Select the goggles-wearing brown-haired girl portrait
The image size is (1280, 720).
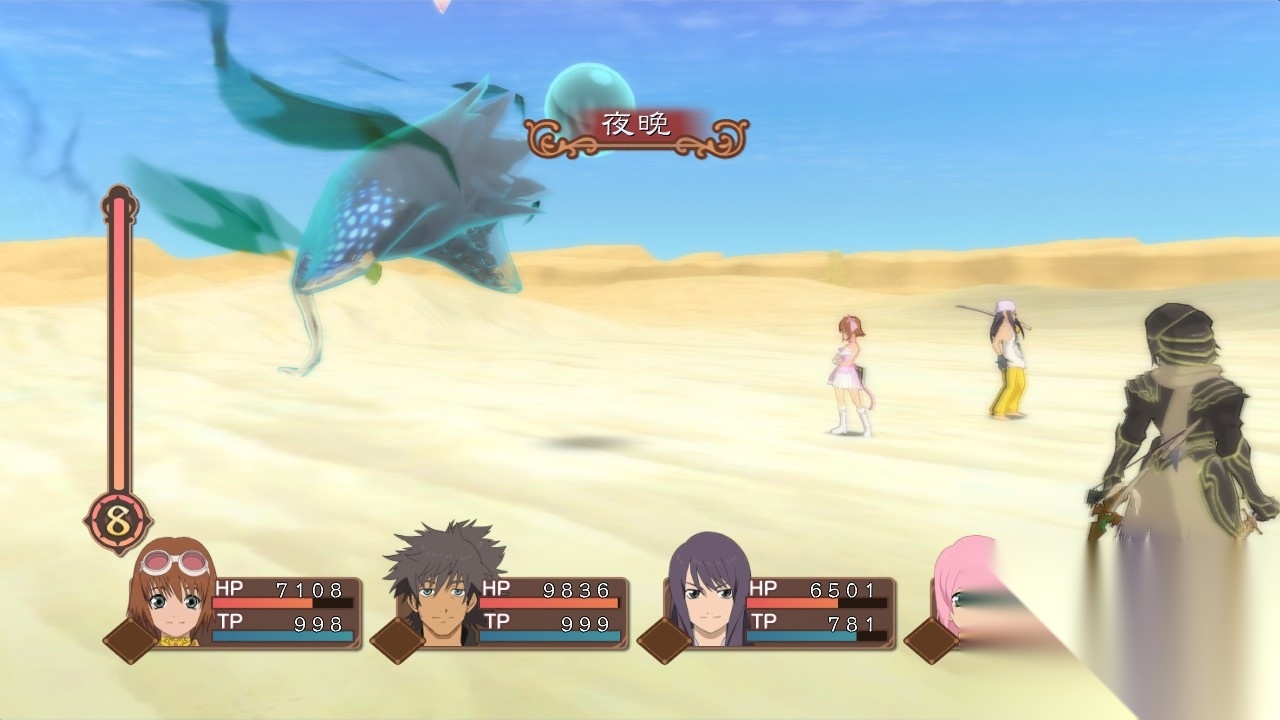pyautogui.click(x=172, y=594)
